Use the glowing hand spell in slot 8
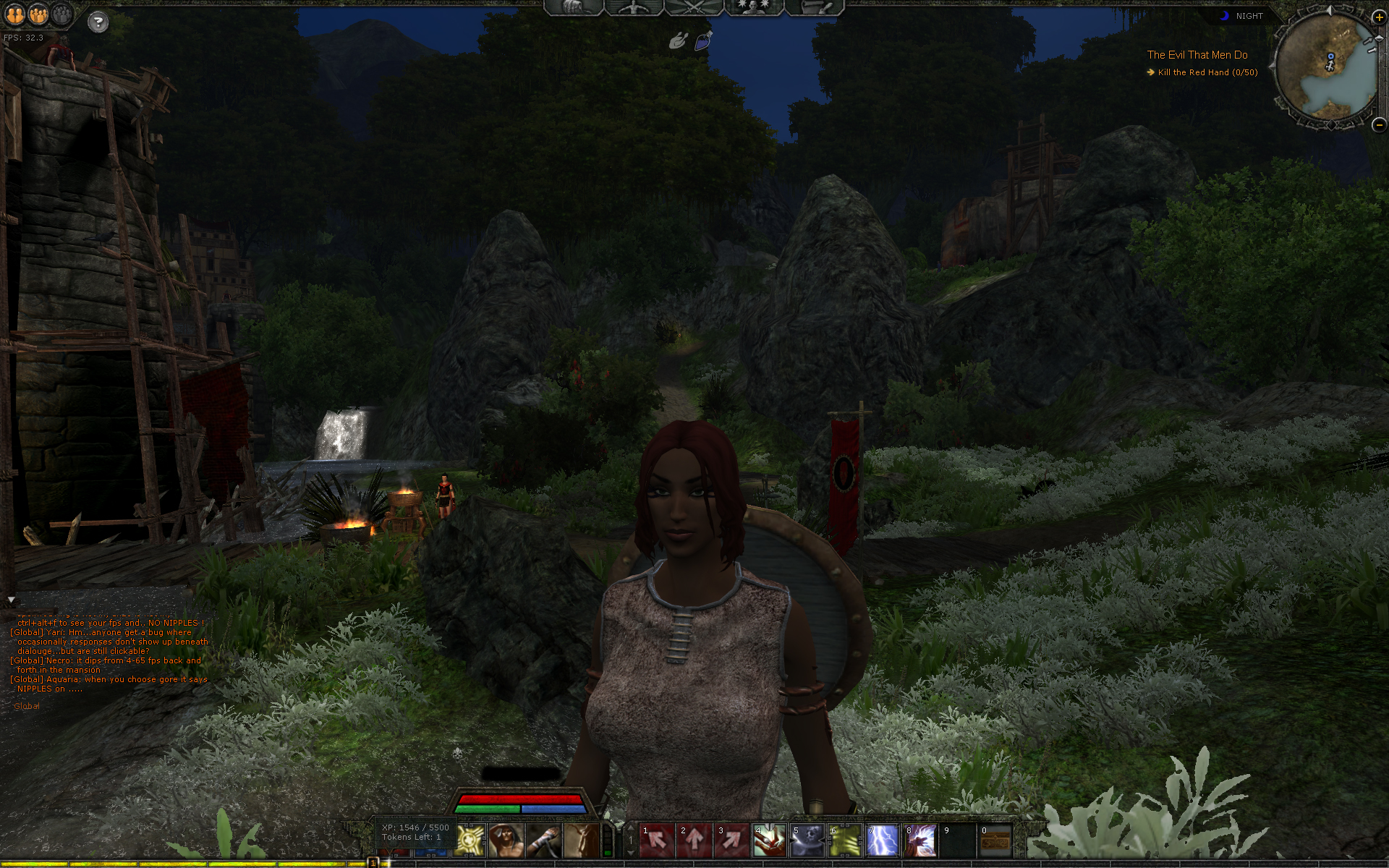 919,841
